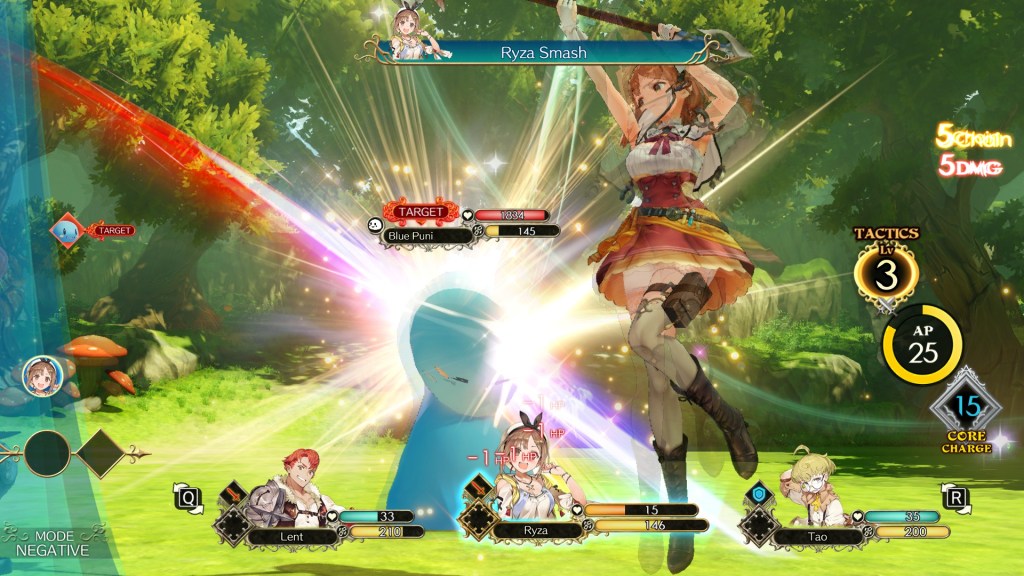
Task: Toggle the Negative mode indicator
Action: pyautogui.click(x=52, y=542)
